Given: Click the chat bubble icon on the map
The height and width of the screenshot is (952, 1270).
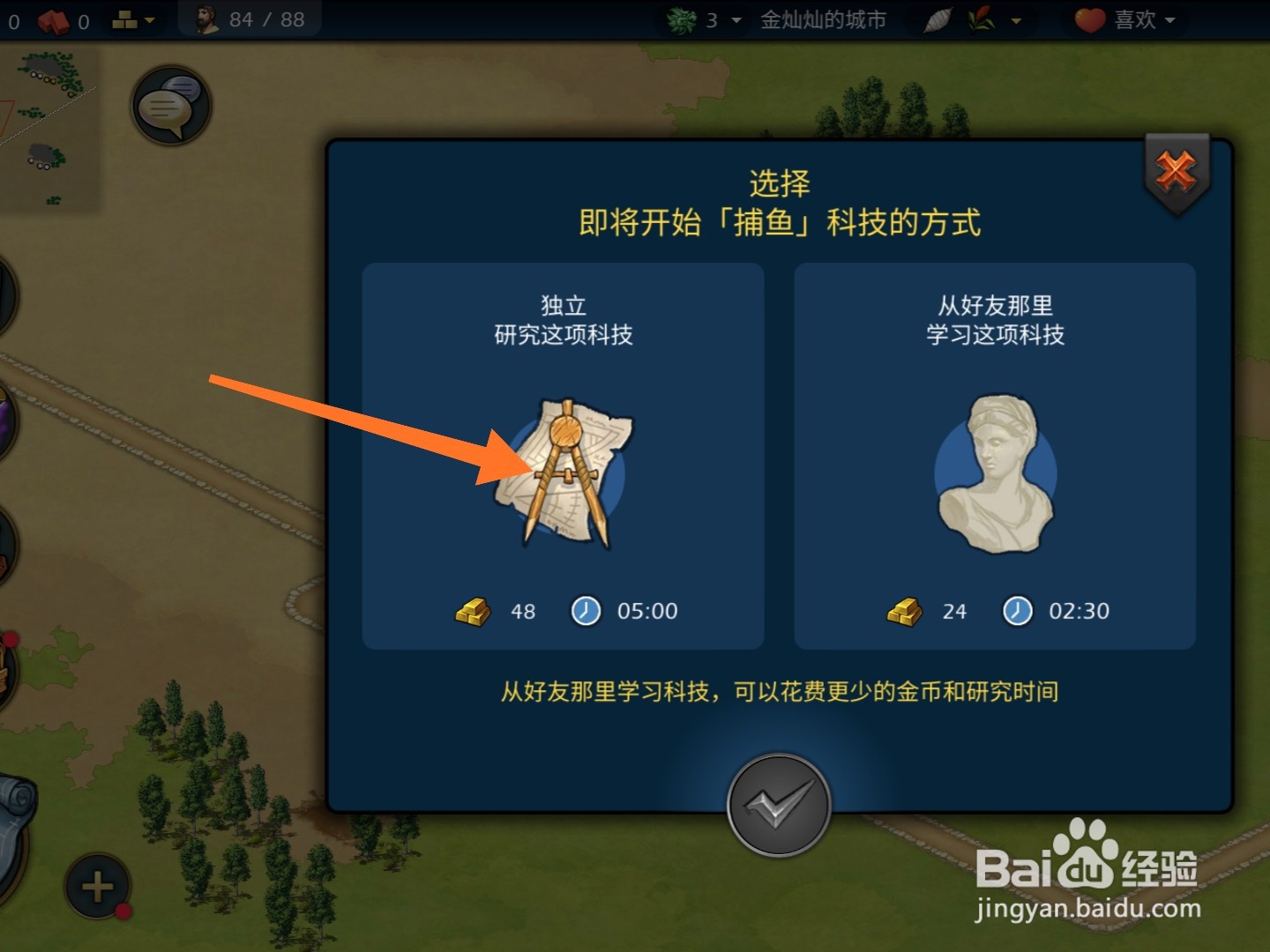Looking at the screenshot, I should coord(171,104).
